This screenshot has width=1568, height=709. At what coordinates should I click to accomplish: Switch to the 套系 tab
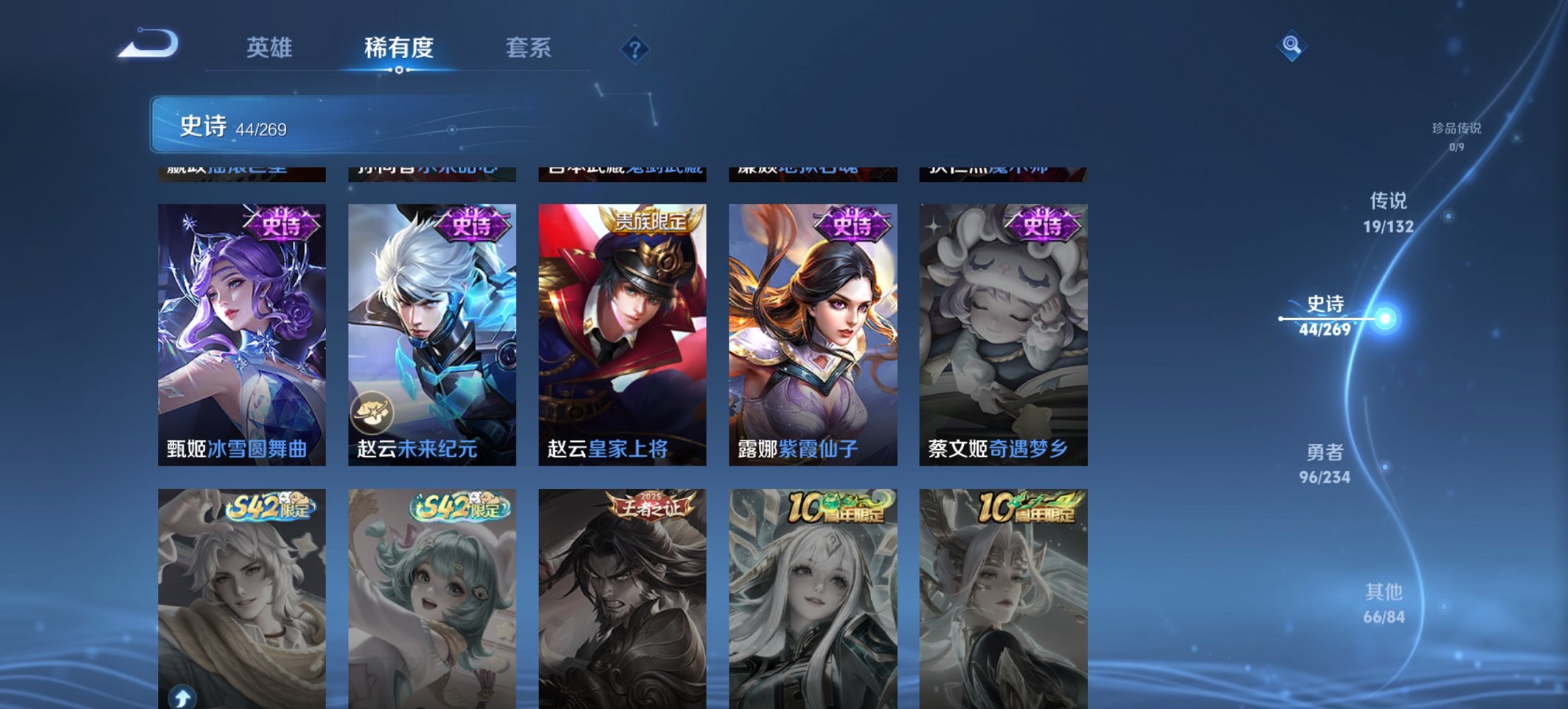[529, 48]
